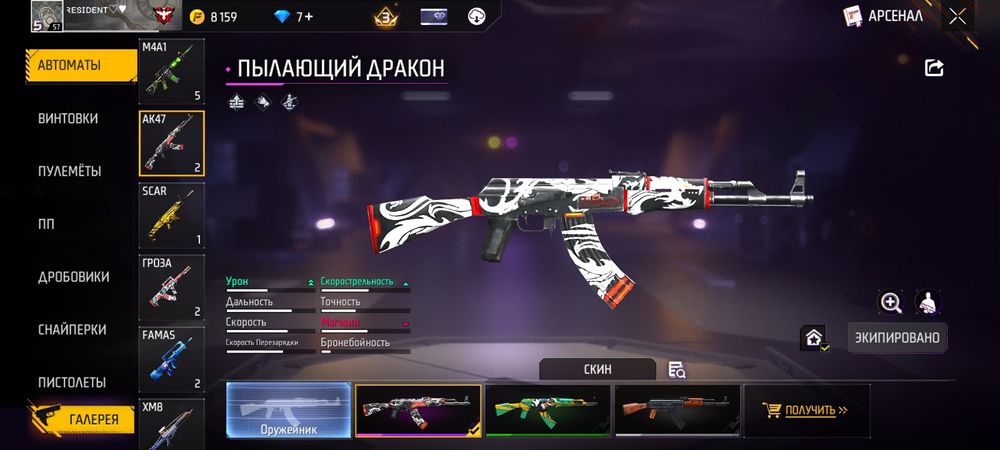Choose the SCAR weapon tile

(171, 215)
